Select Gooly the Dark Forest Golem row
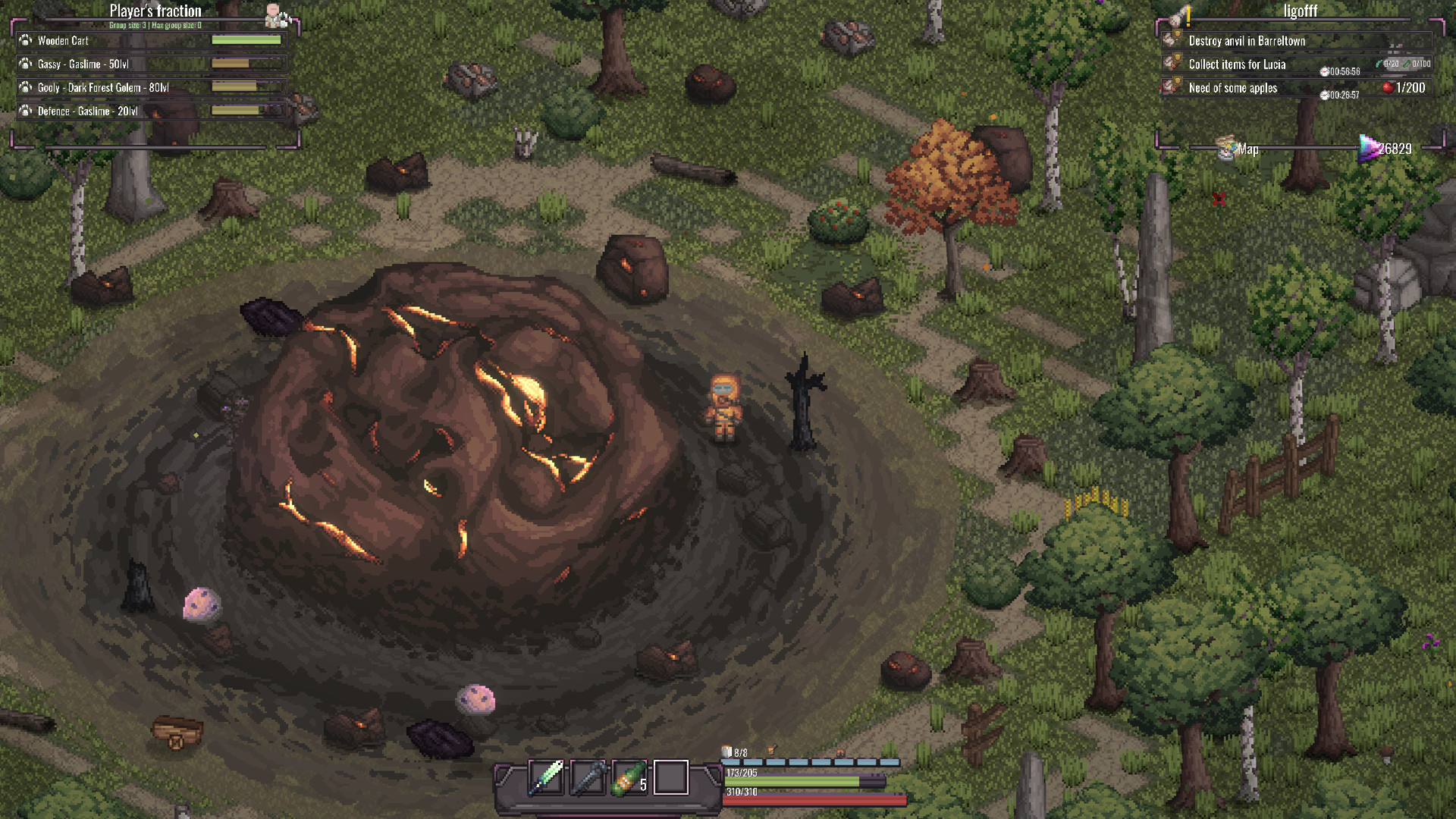The width and height of the screenshot is (1456, 819). click(152, 88)
